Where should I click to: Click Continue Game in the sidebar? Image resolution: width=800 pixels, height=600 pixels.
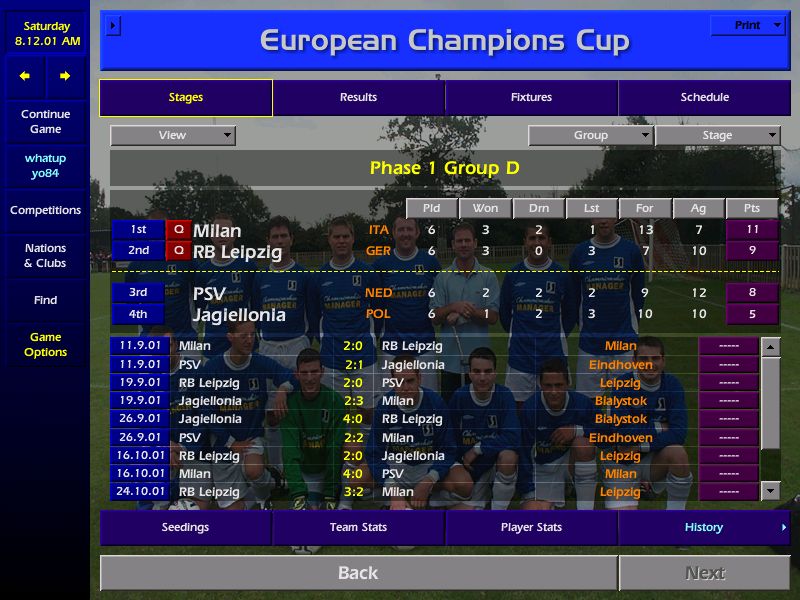tap(45, 121)
